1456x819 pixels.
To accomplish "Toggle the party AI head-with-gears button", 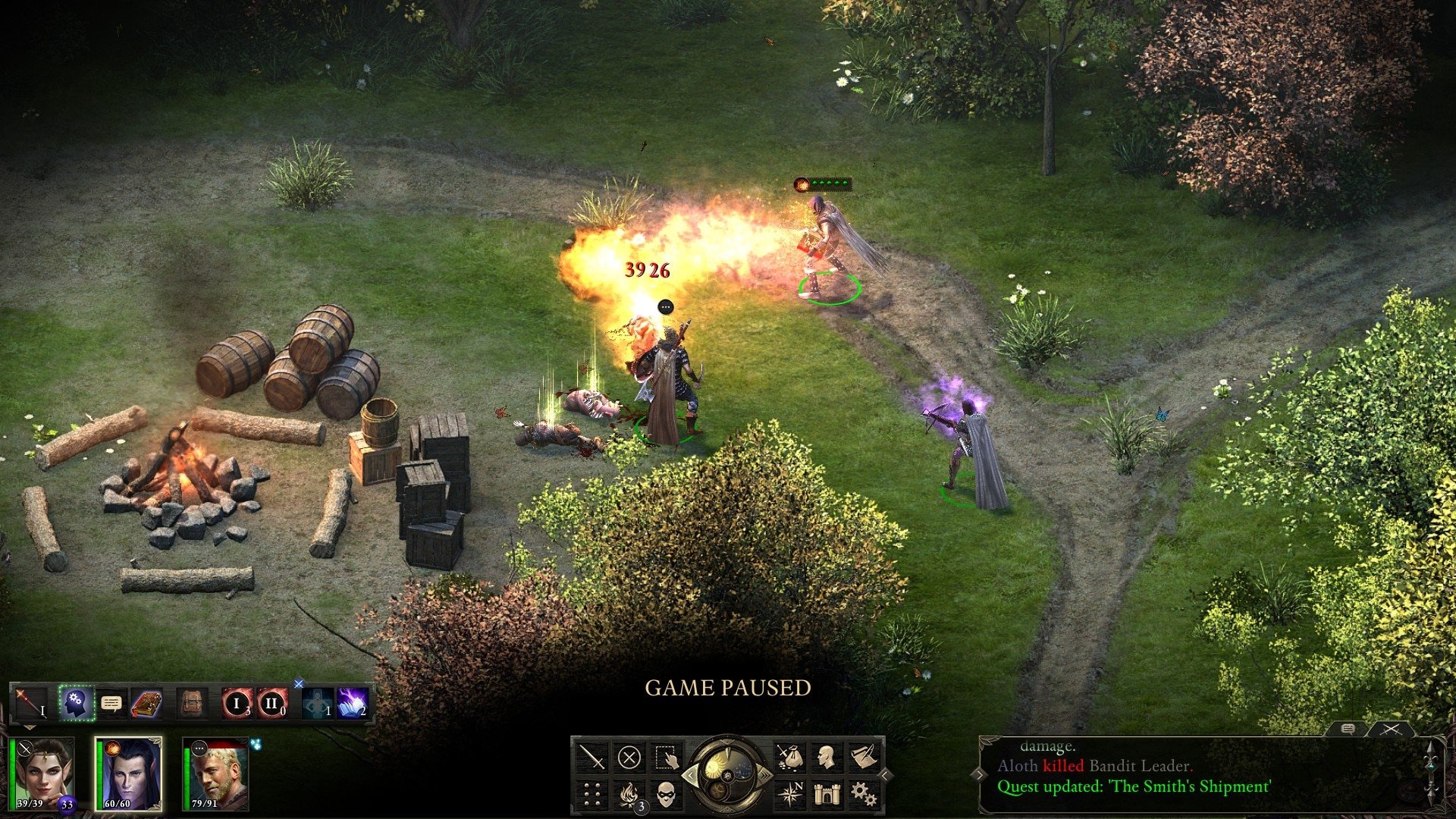I will [x=76, y=703].
